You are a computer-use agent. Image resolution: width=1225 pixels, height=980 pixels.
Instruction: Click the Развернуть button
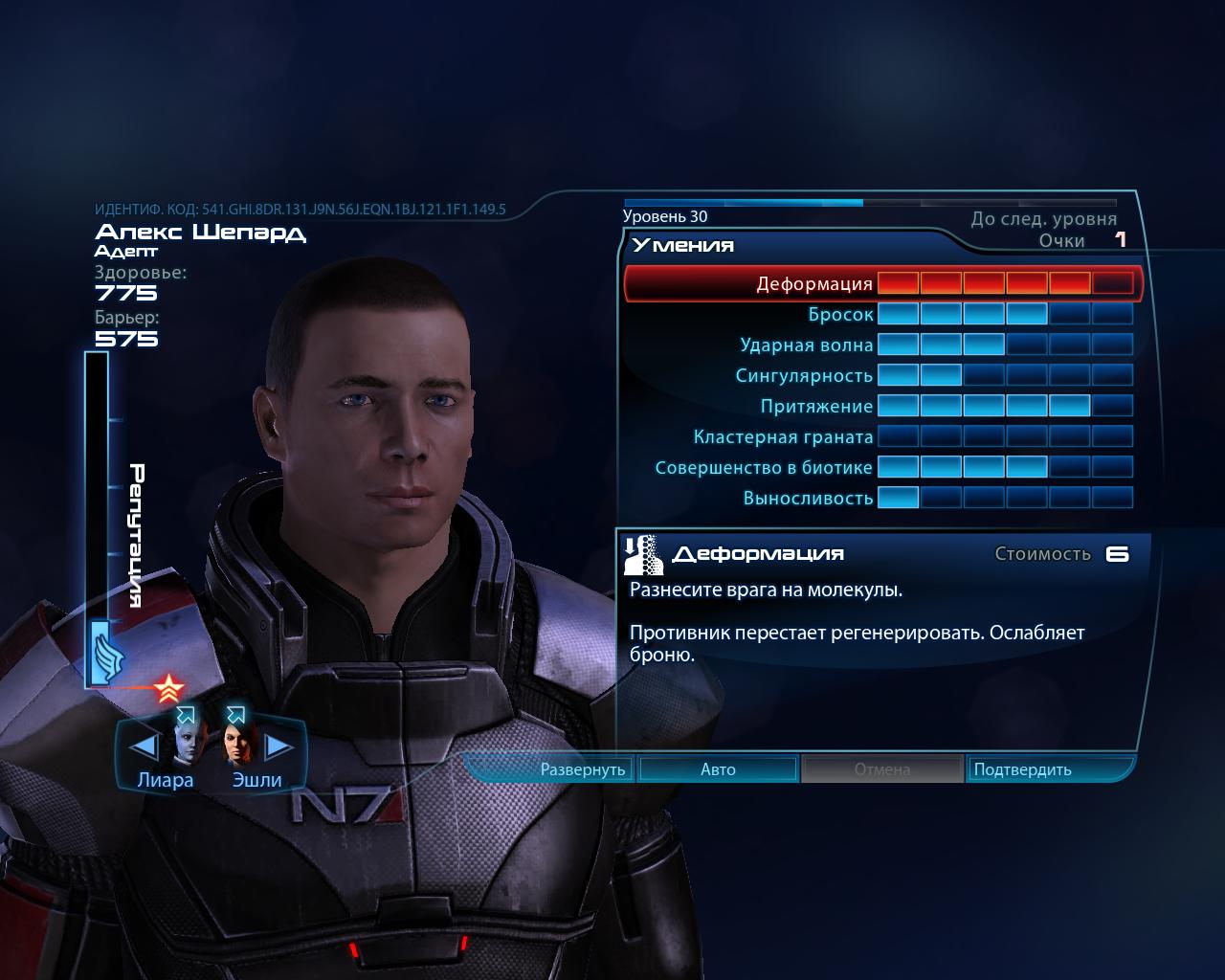pyautogui.click(x=582, y=769)
